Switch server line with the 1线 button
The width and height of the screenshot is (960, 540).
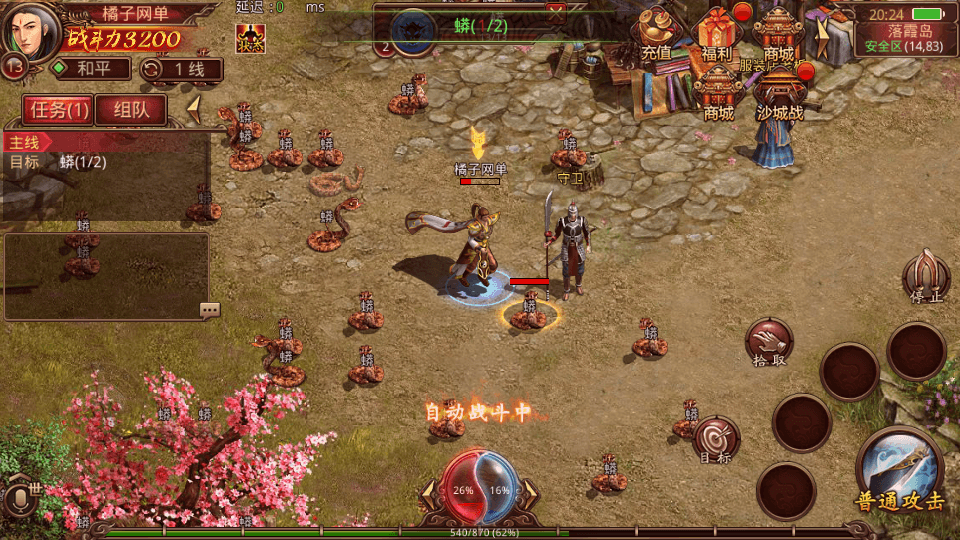[182, 69]
